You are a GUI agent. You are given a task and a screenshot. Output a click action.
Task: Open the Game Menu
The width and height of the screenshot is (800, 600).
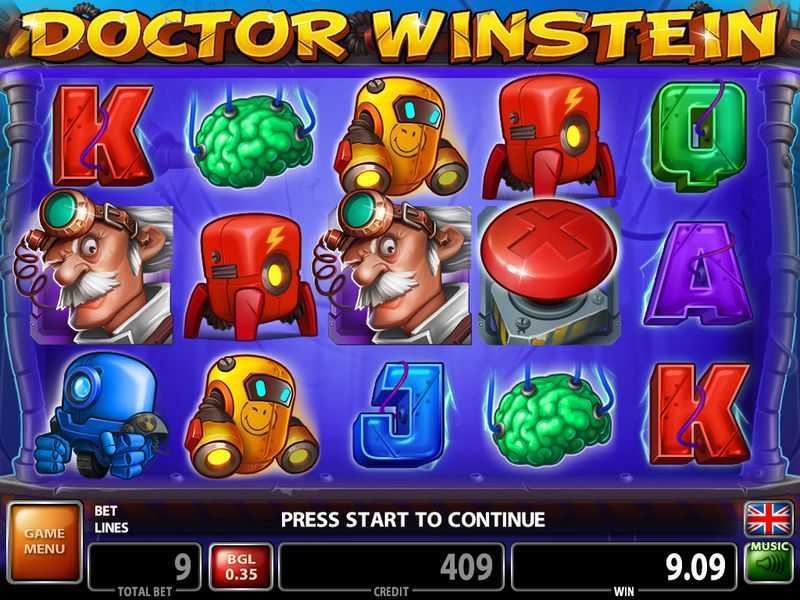click(x=44, y=541)
